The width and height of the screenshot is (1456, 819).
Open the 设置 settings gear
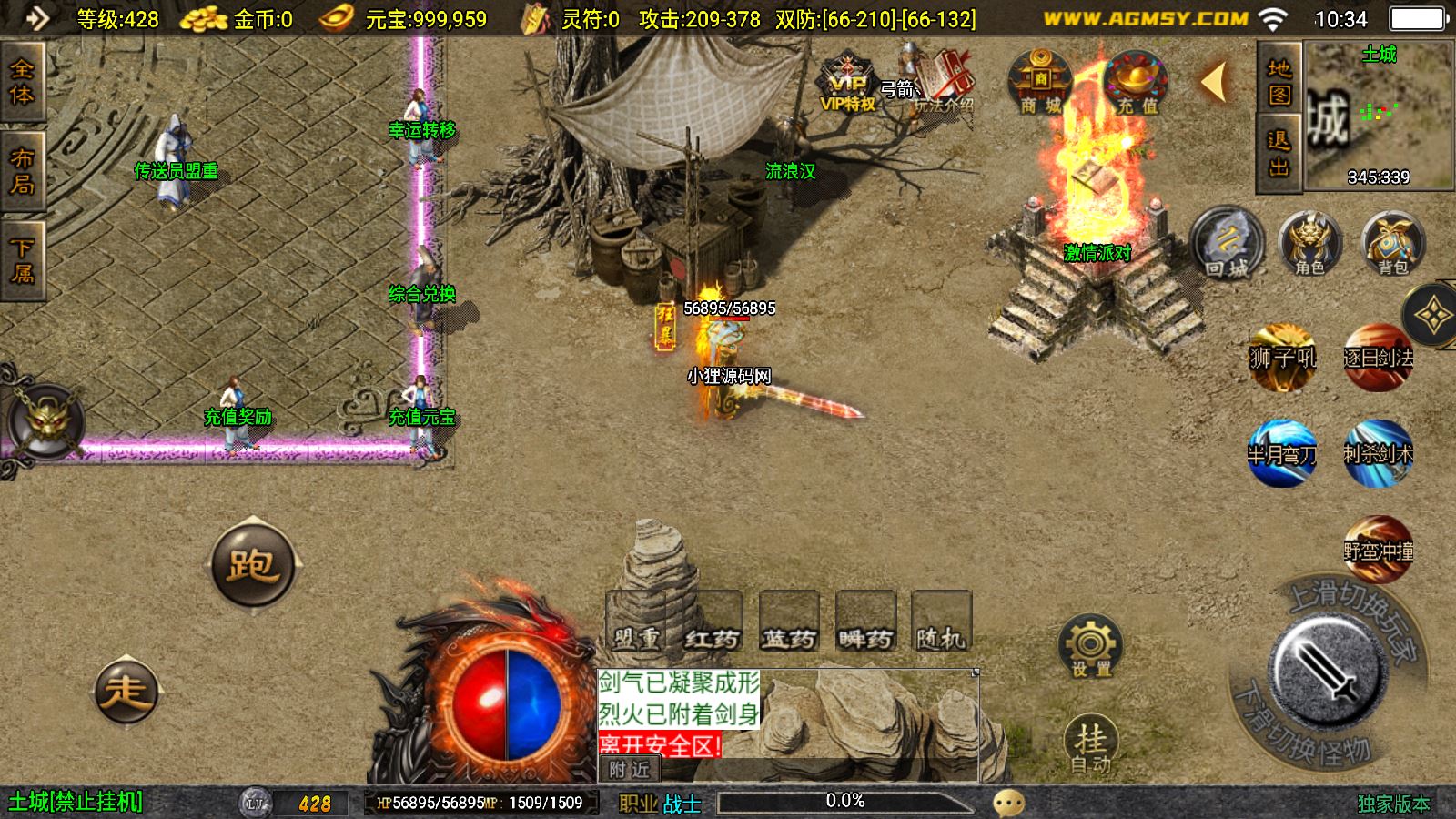1090,648
